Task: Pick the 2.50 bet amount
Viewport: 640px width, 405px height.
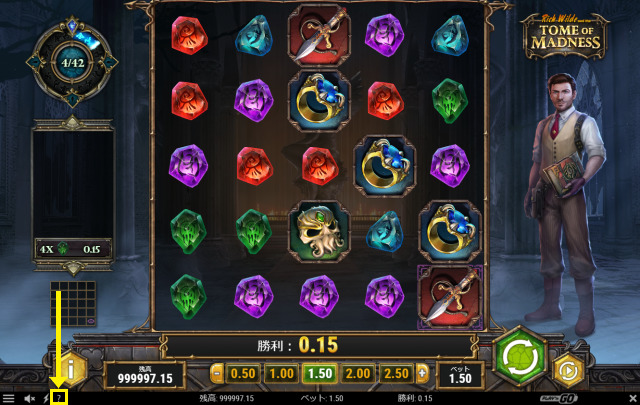Action: click(x=397, y=373)
